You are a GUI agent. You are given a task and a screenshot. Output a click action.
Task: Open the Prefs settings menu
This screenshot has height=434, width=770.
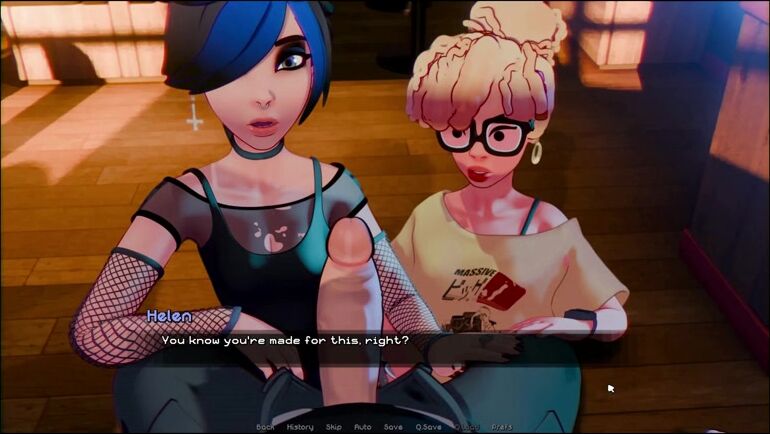pyautogui.click(x=502, y=427)
